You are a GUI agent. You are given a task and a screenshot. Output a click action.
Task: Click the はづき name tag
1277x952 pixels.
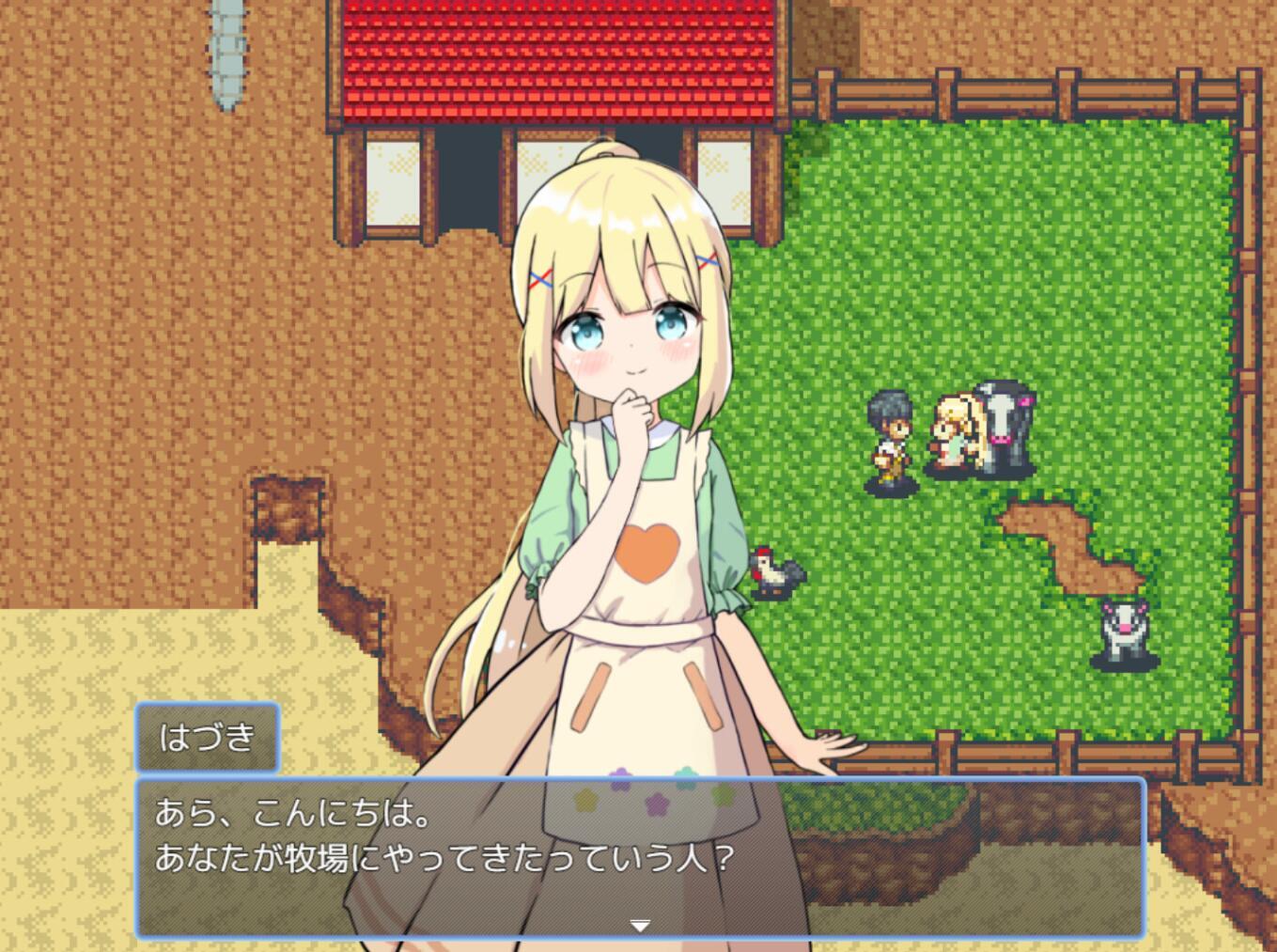[x=207, y=739]
